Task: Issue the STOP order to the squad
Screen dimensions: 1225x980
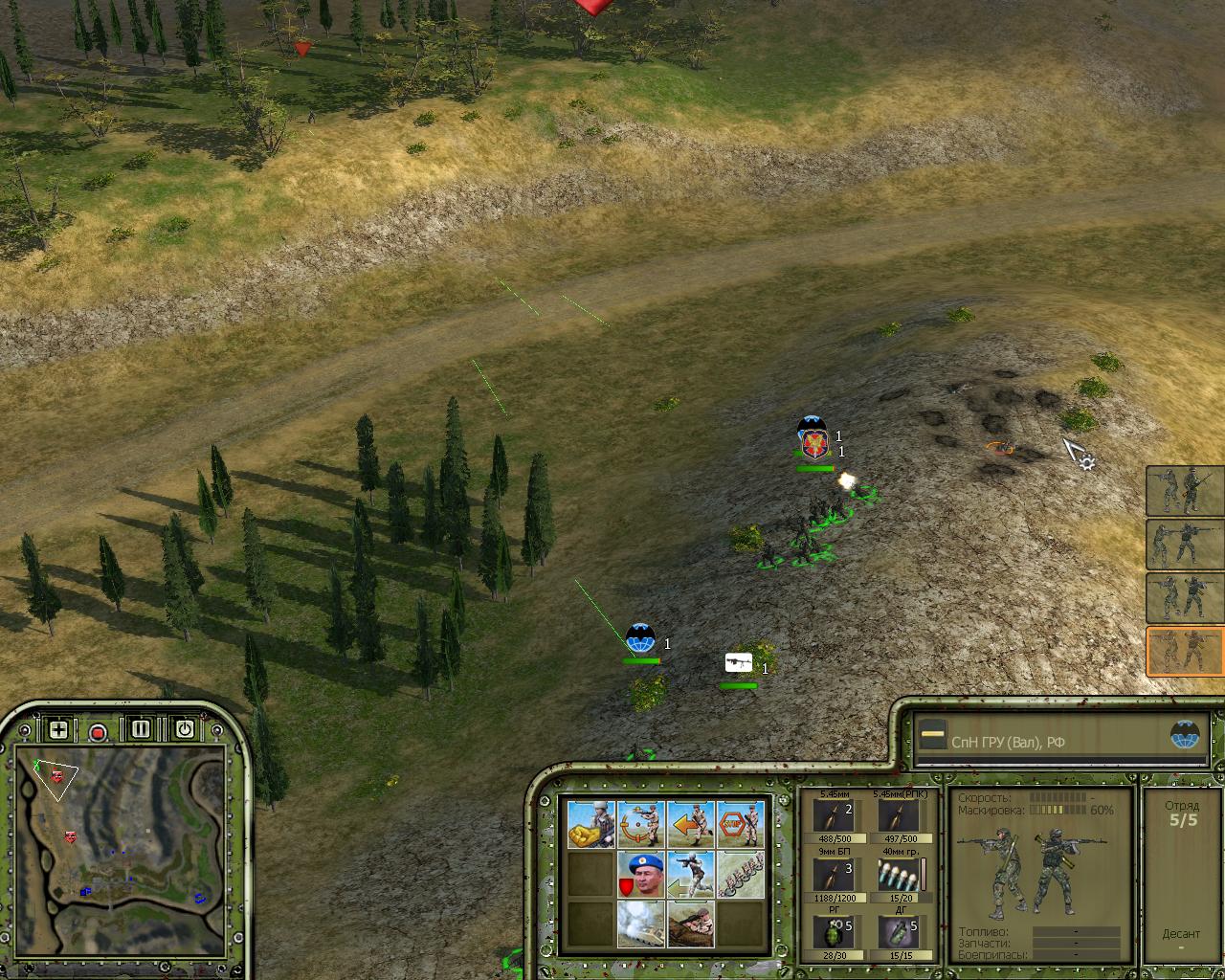Action: 740,824
